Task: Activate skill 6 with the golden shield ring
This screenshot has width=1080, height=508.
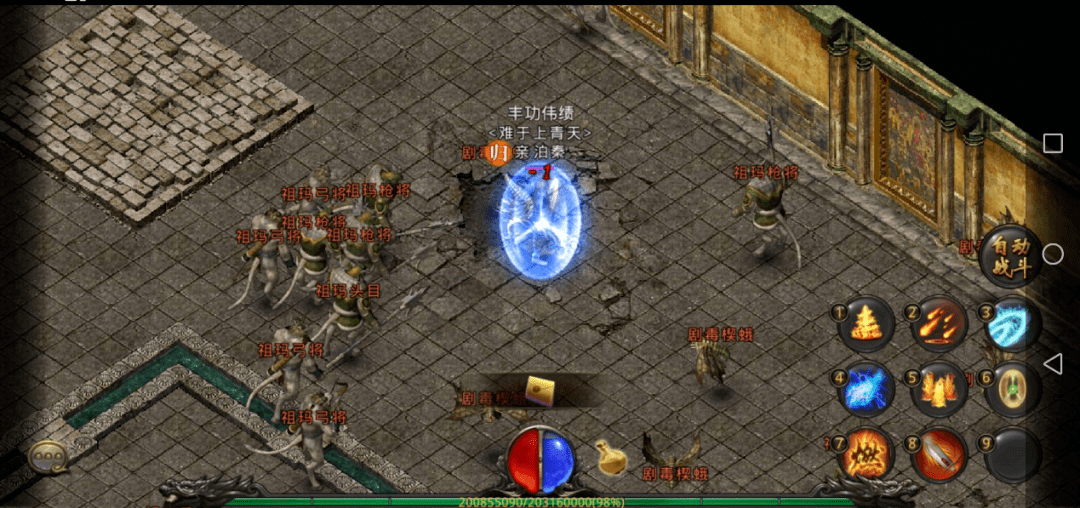Action: coord(1011,389)
